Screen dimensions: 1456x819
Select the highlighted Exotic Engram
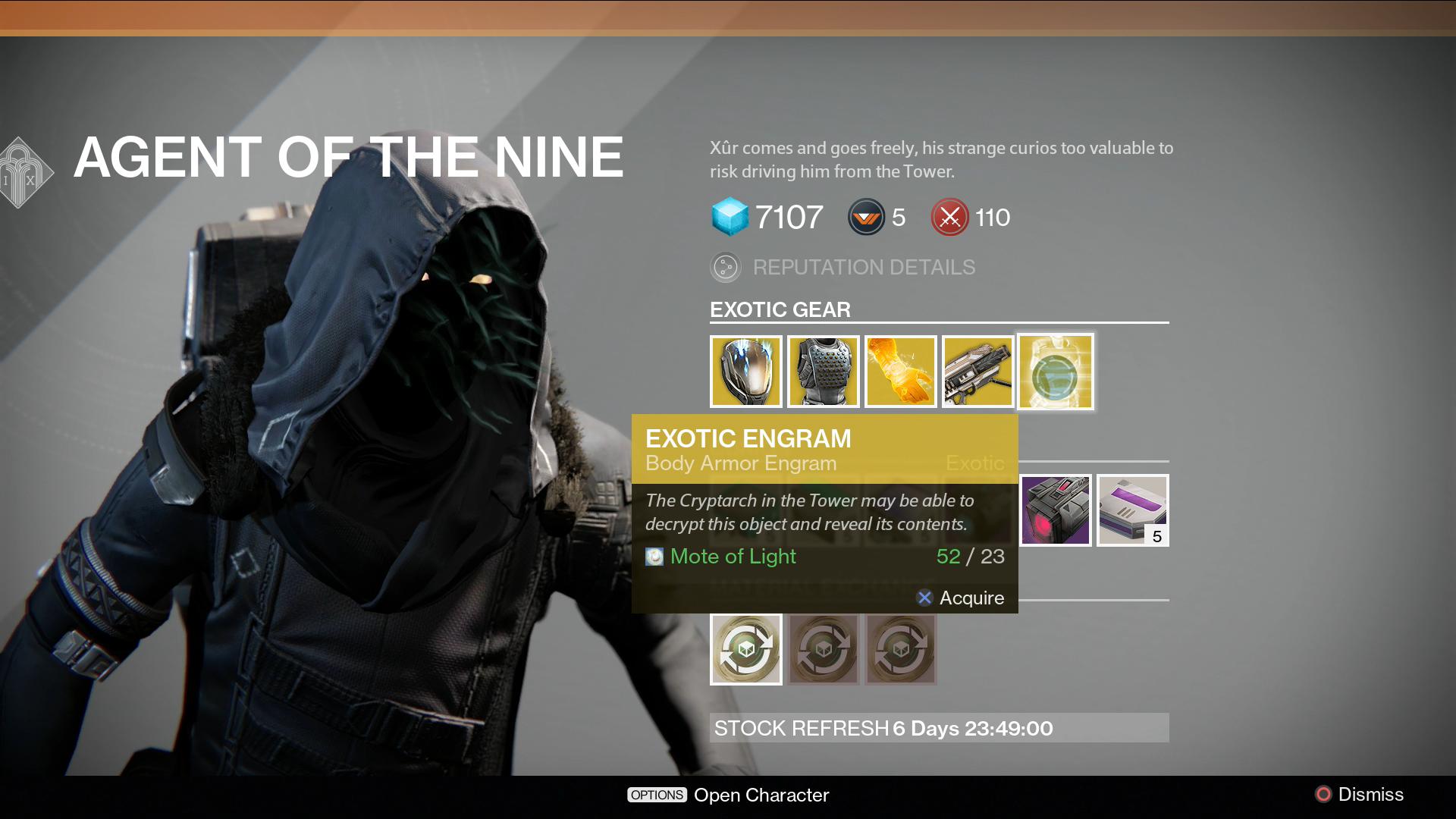point(1056,372)
